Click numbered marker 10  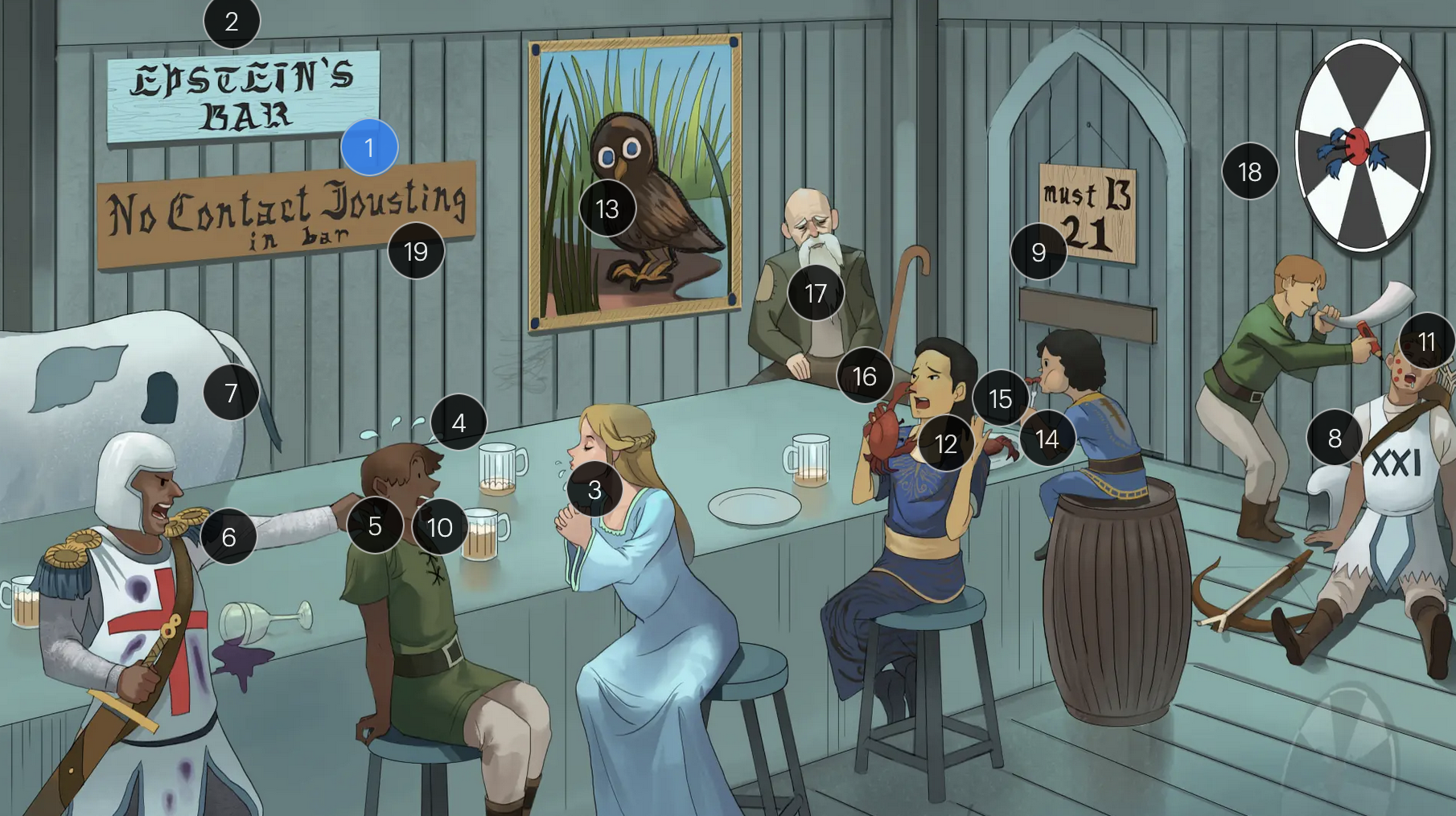click(x=439, y=527)
